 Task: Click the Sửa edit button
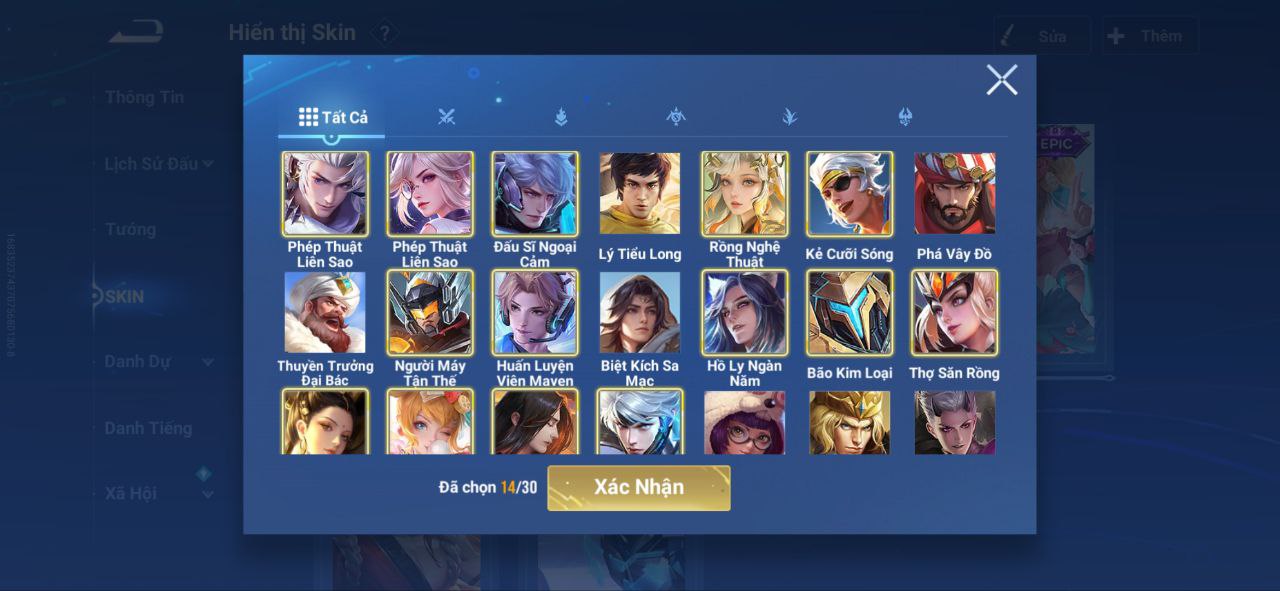[1041, 36]
